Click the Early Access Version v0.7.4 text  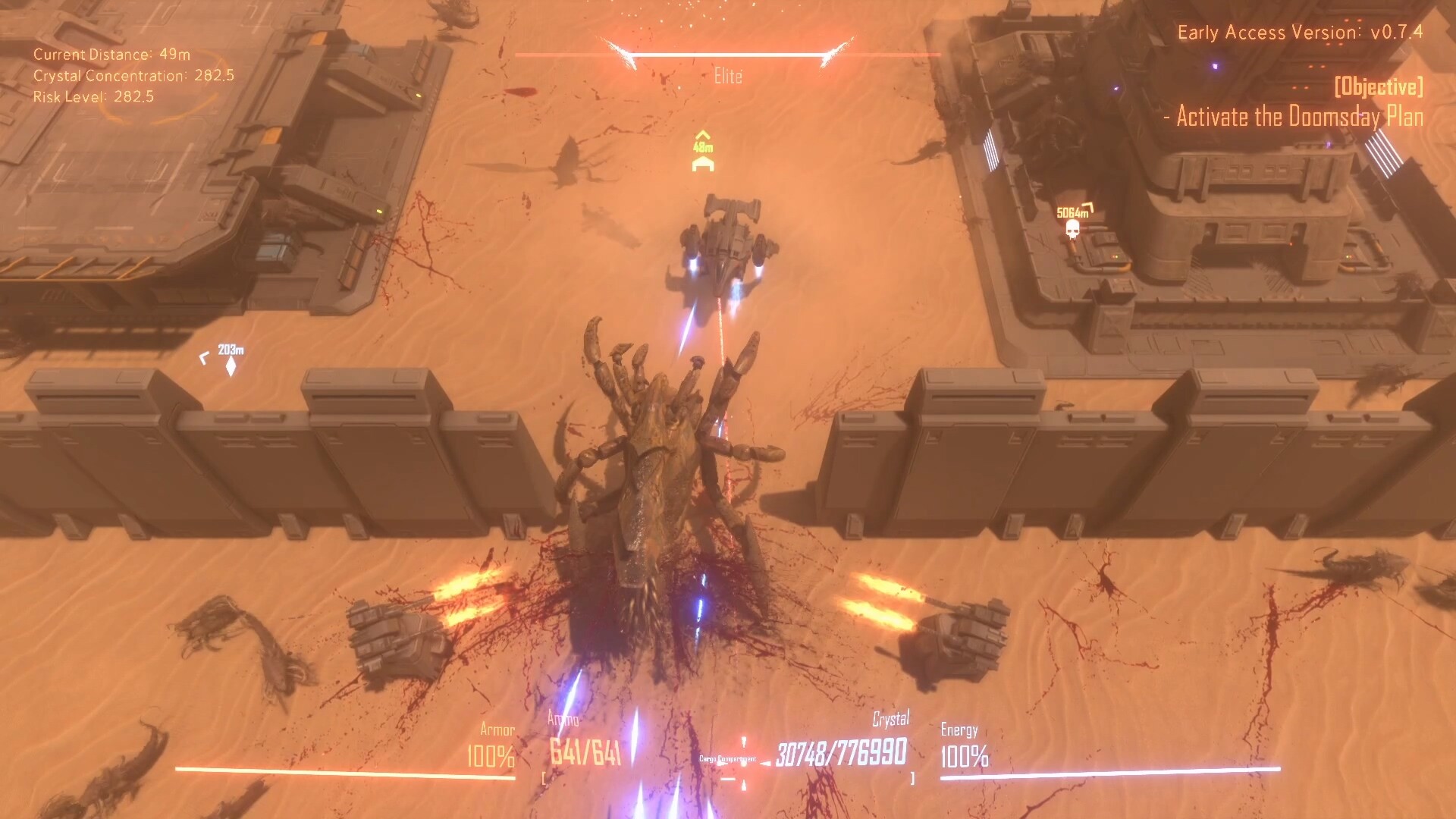pos(1302,33)
